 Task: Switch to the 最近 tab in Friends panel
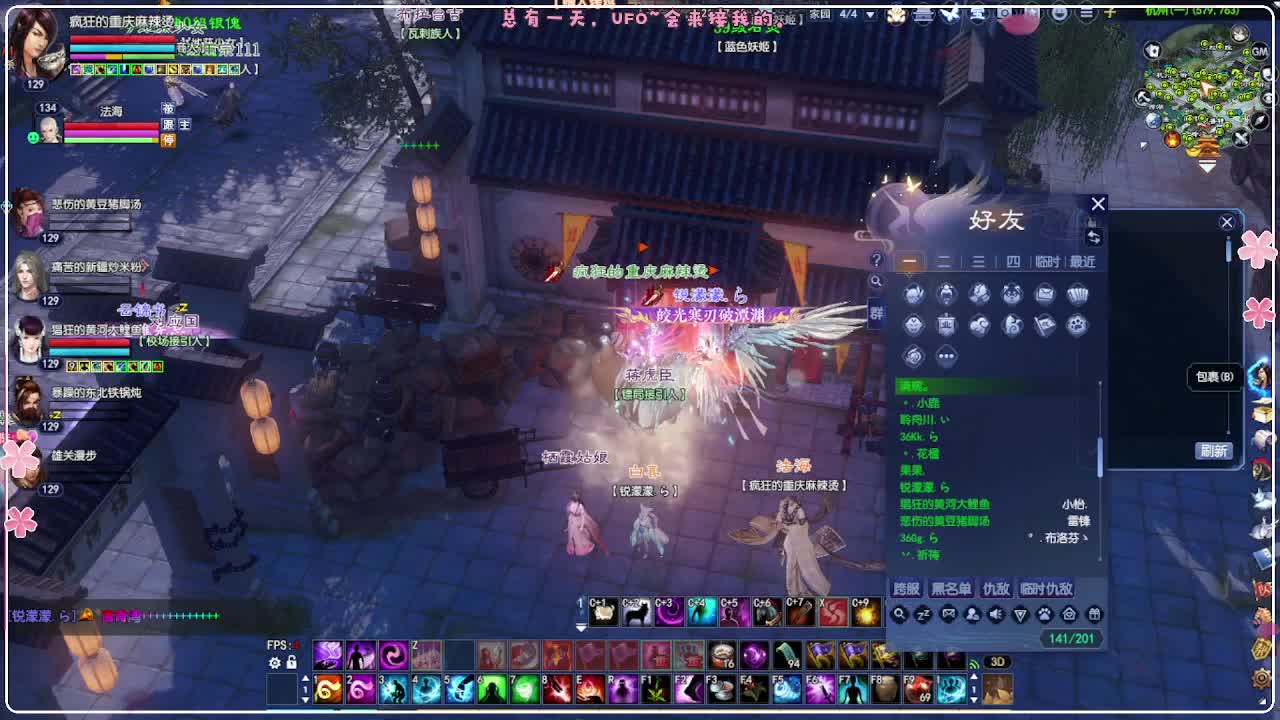(x=1081, y=263)
